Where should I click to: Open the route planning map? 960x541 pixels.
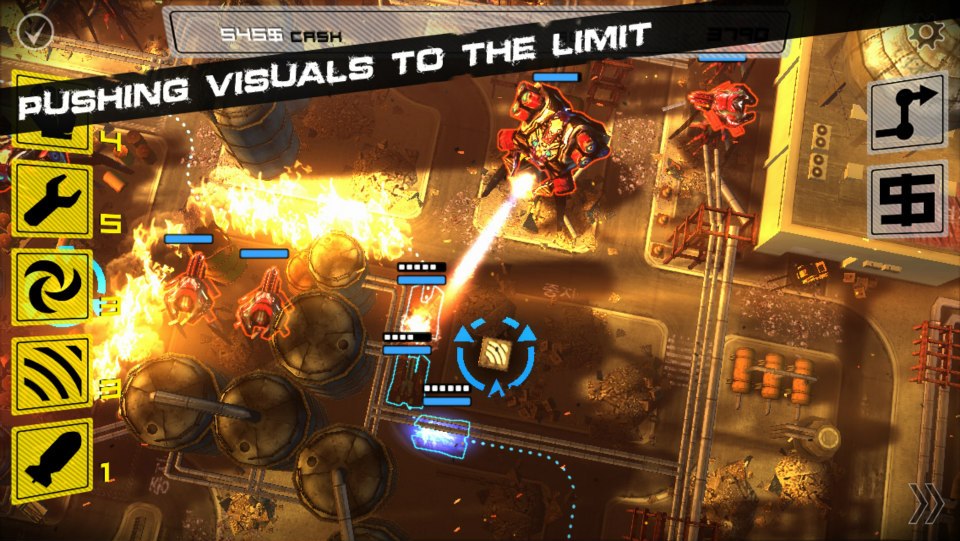point(907,112)
